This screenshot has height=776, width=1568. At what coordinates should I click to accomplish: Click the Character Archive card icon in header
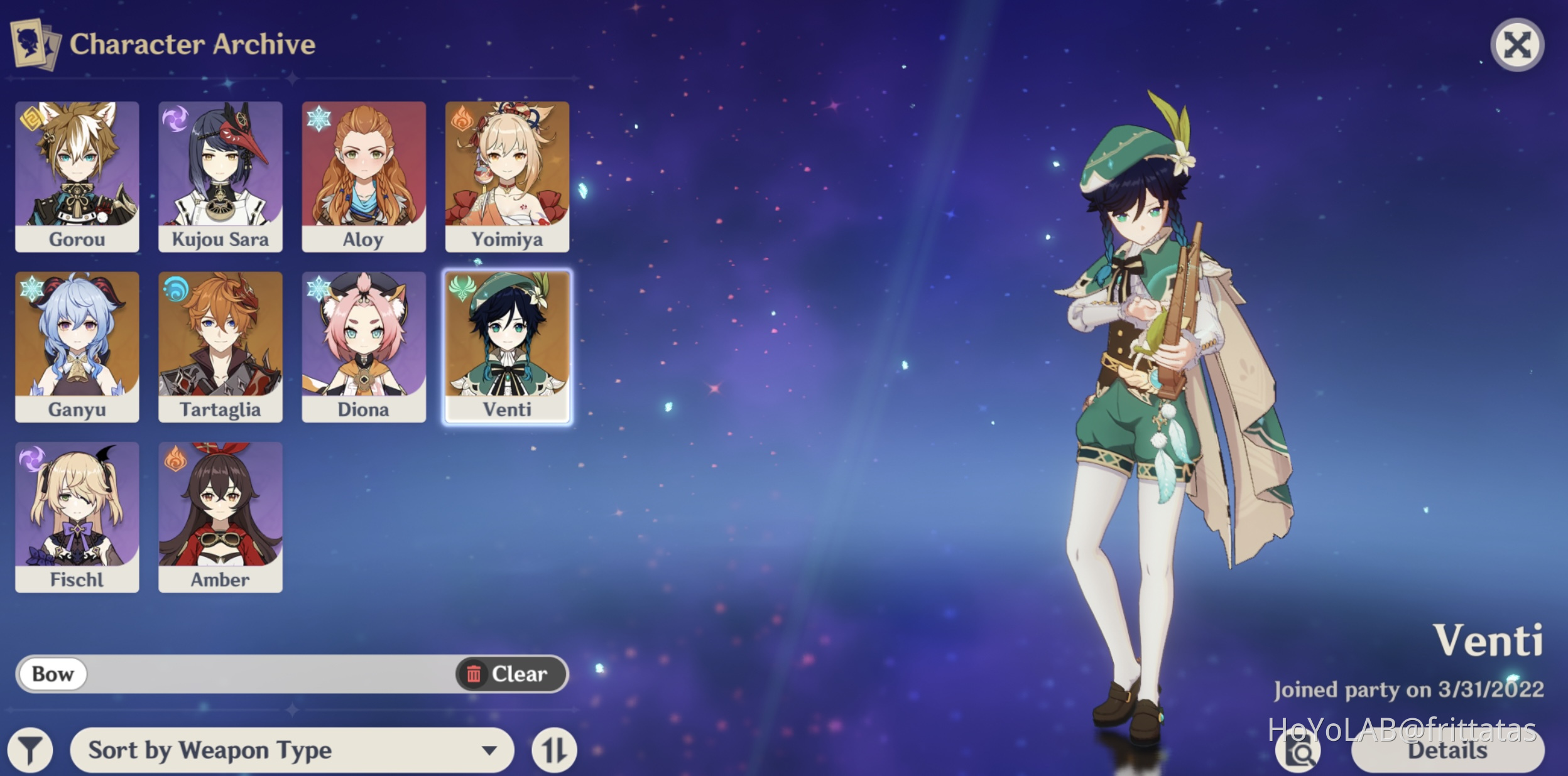(x=35, y=44)
